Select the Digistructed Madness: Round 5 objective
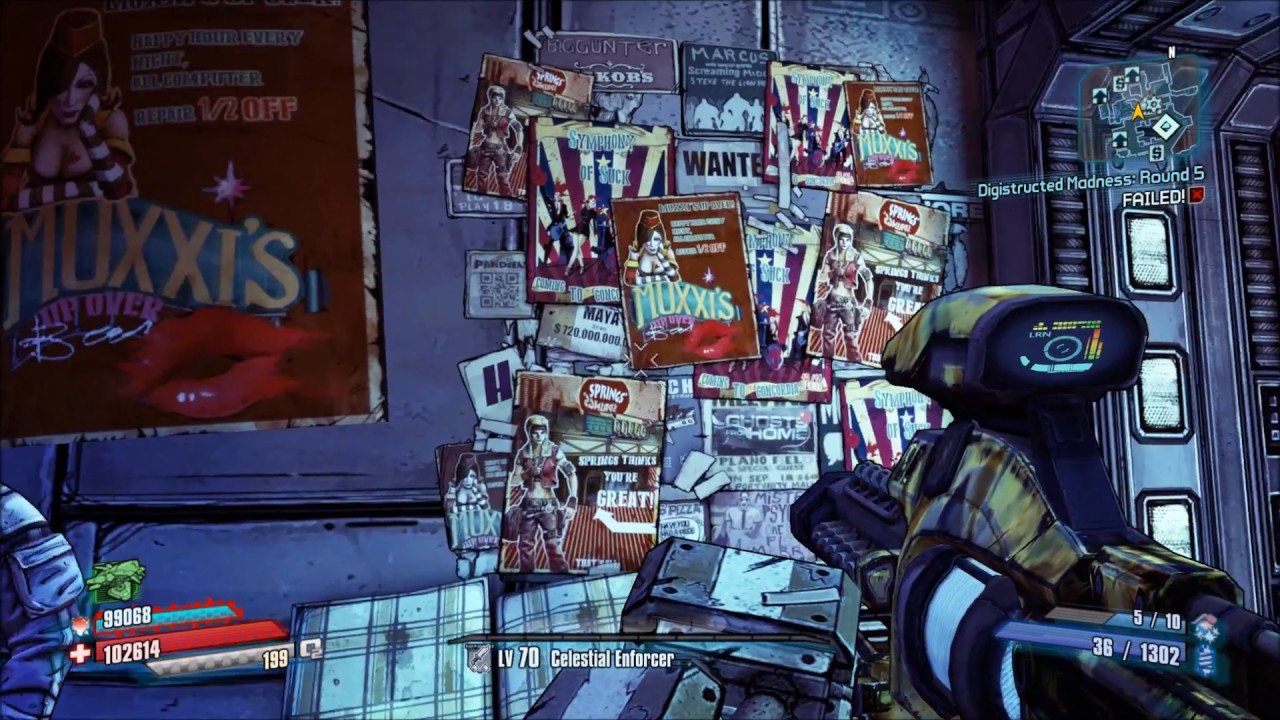The width and height of the screenshot is (1280, 720). (1090, 176)
